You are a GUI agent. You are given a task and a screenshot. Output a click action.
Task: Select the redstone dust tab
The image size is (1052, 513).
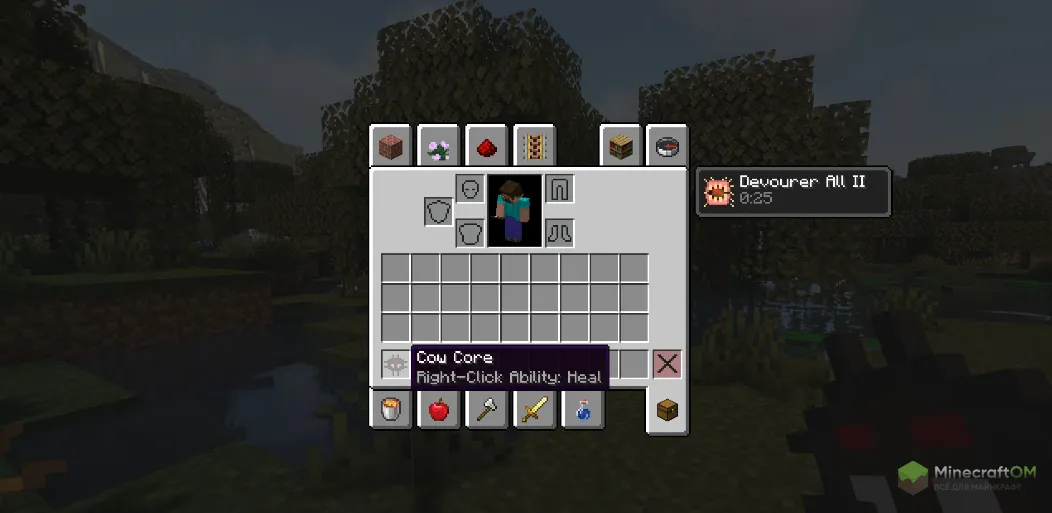pos(486,147)
